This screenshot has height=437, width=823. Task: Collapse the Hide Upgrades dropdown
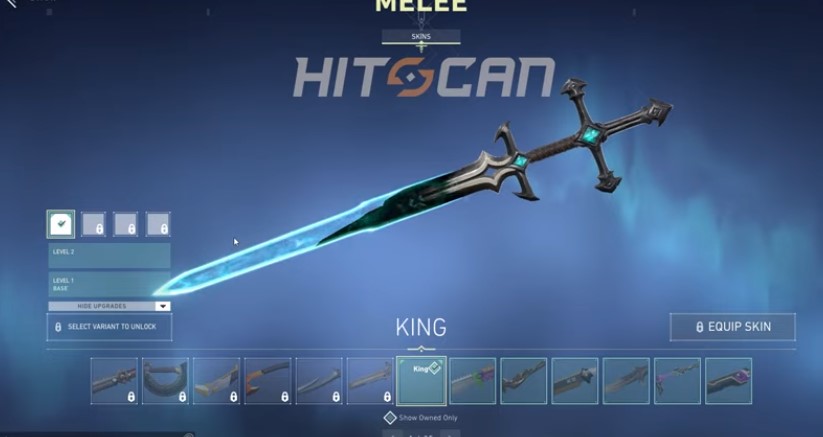coord(109,306)
